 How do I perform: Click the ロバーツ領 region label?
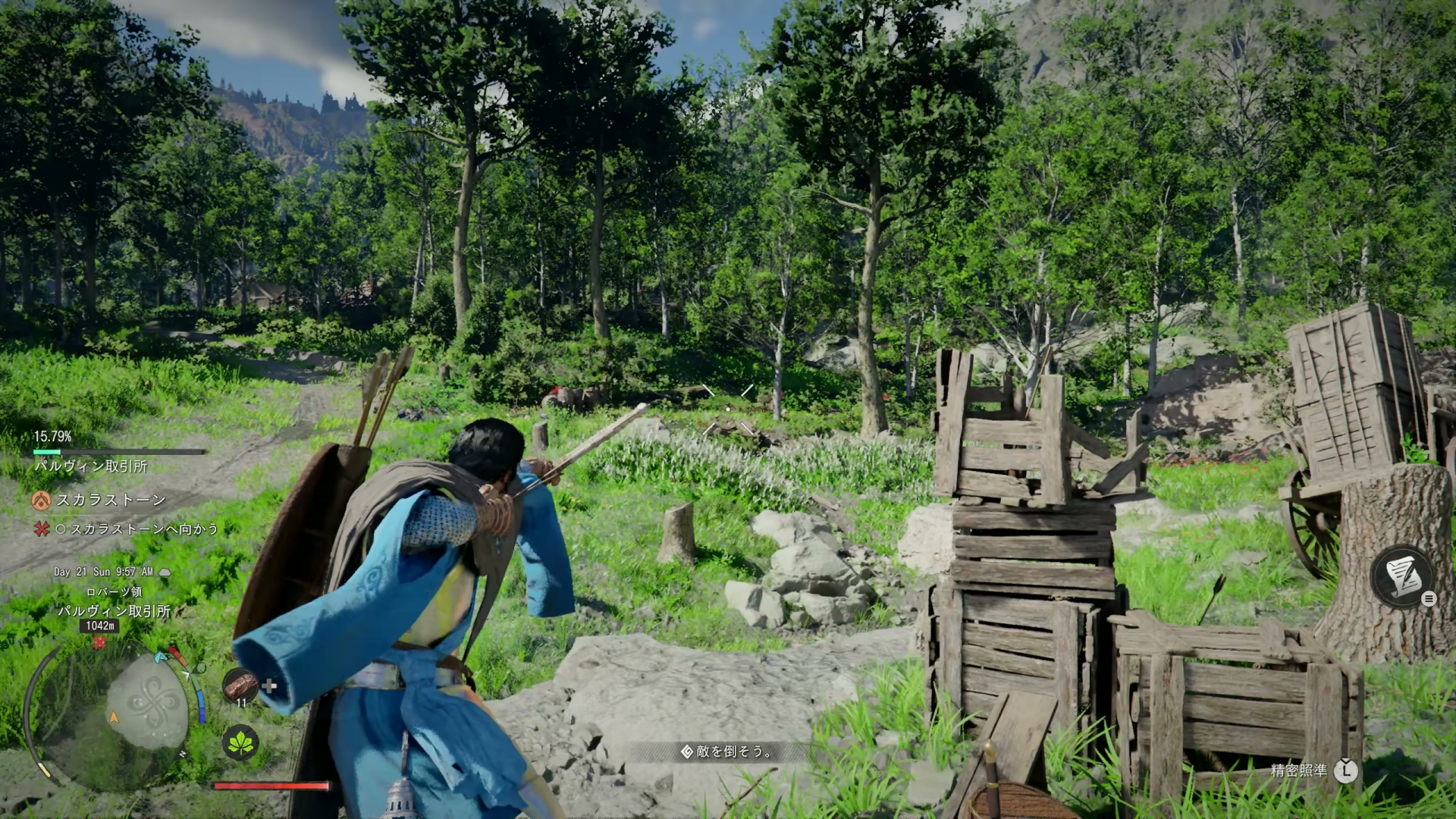pos(115,593)
